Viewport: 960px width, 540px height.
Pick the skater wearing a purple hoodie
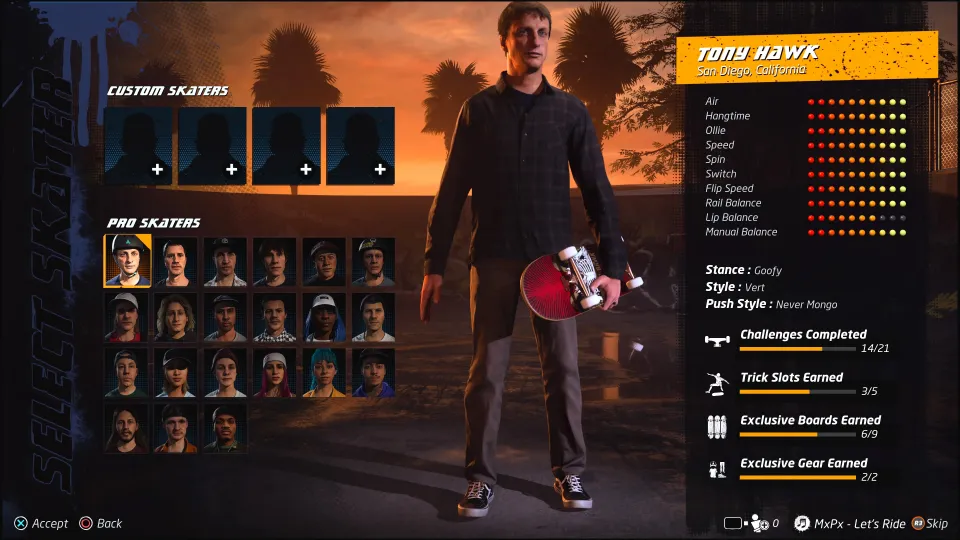click(x=374, y=372)
